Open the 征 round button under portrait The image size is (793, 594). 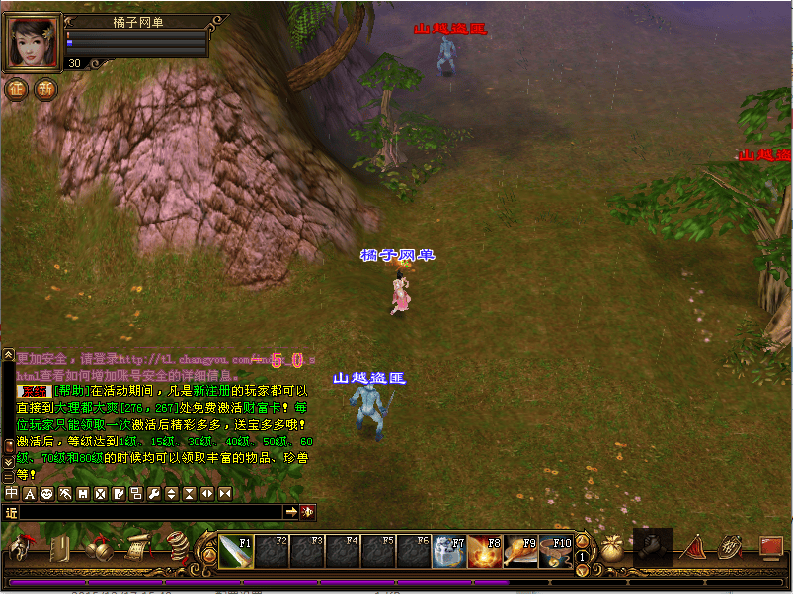point(17,88)
